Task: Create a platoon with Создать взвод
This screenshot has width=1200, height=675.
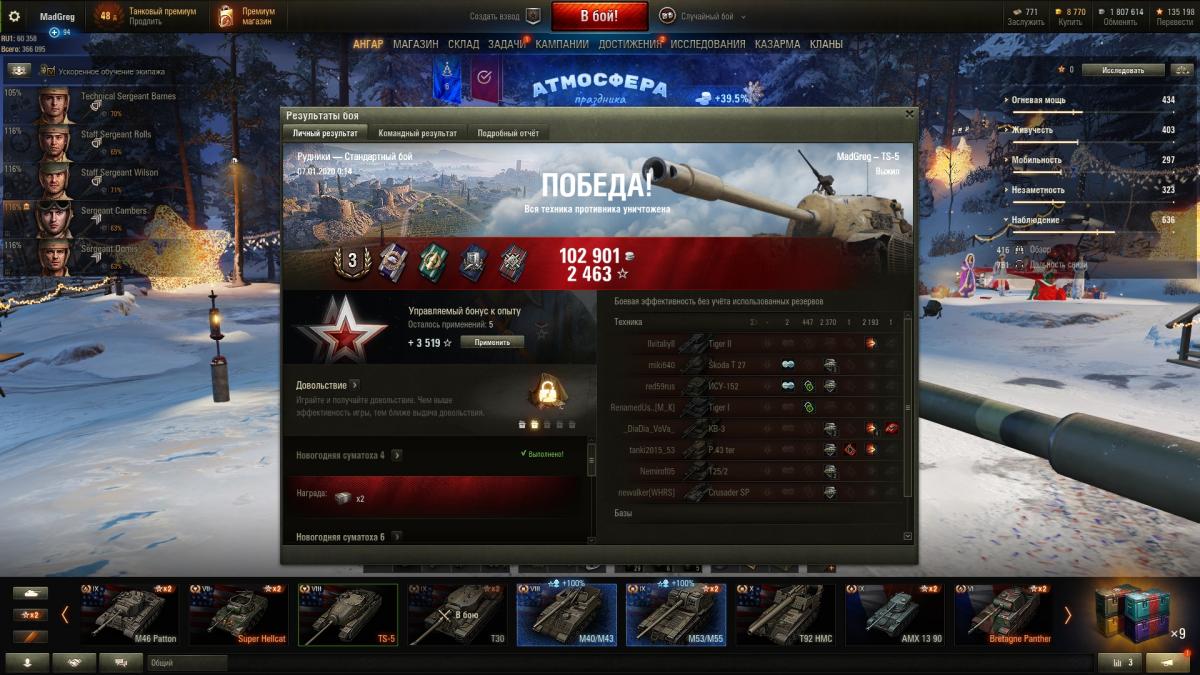Action: pyautogui.click(x=506, y=17)
